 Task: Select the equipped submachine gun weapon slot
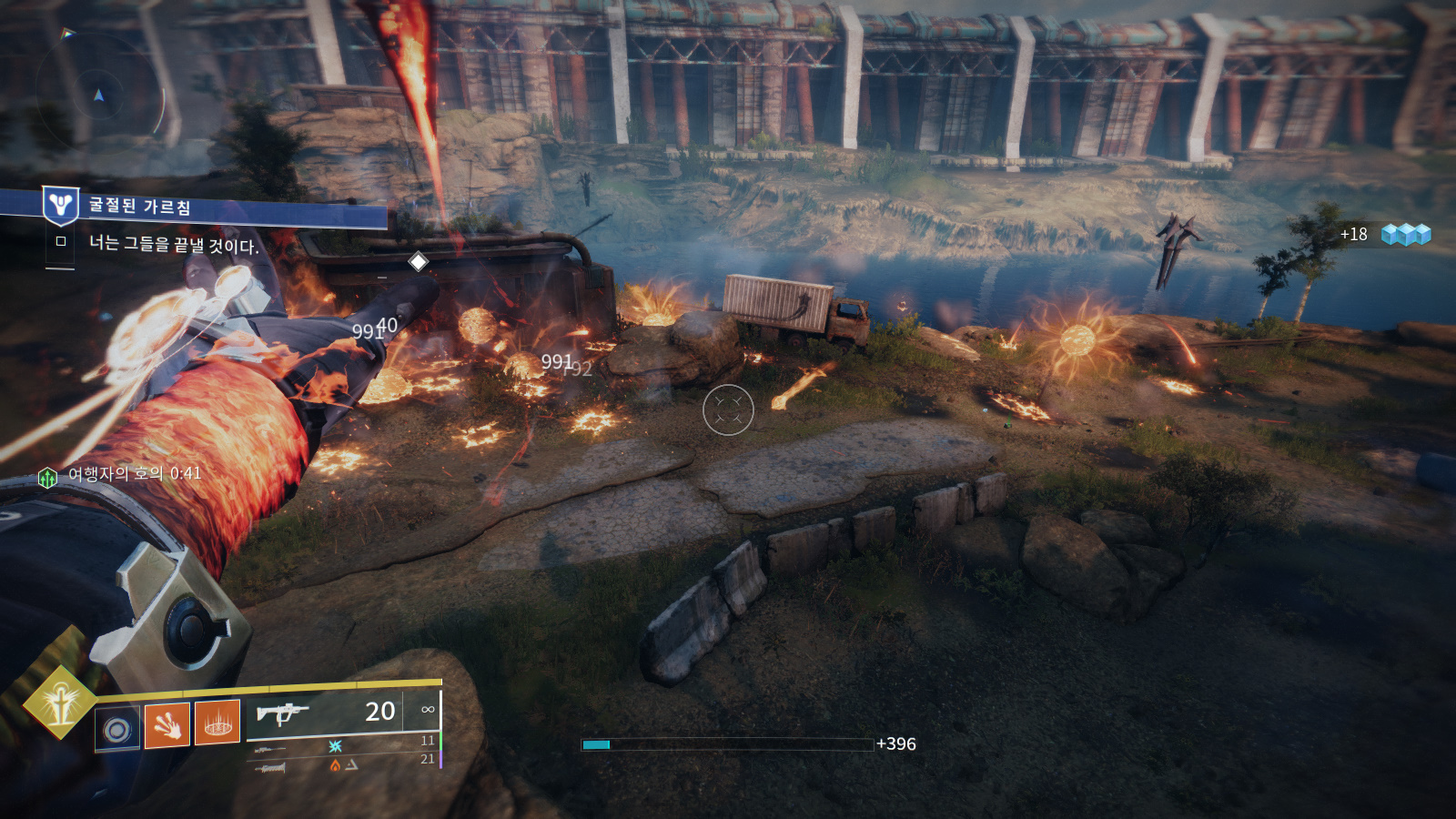pos(283,713)
